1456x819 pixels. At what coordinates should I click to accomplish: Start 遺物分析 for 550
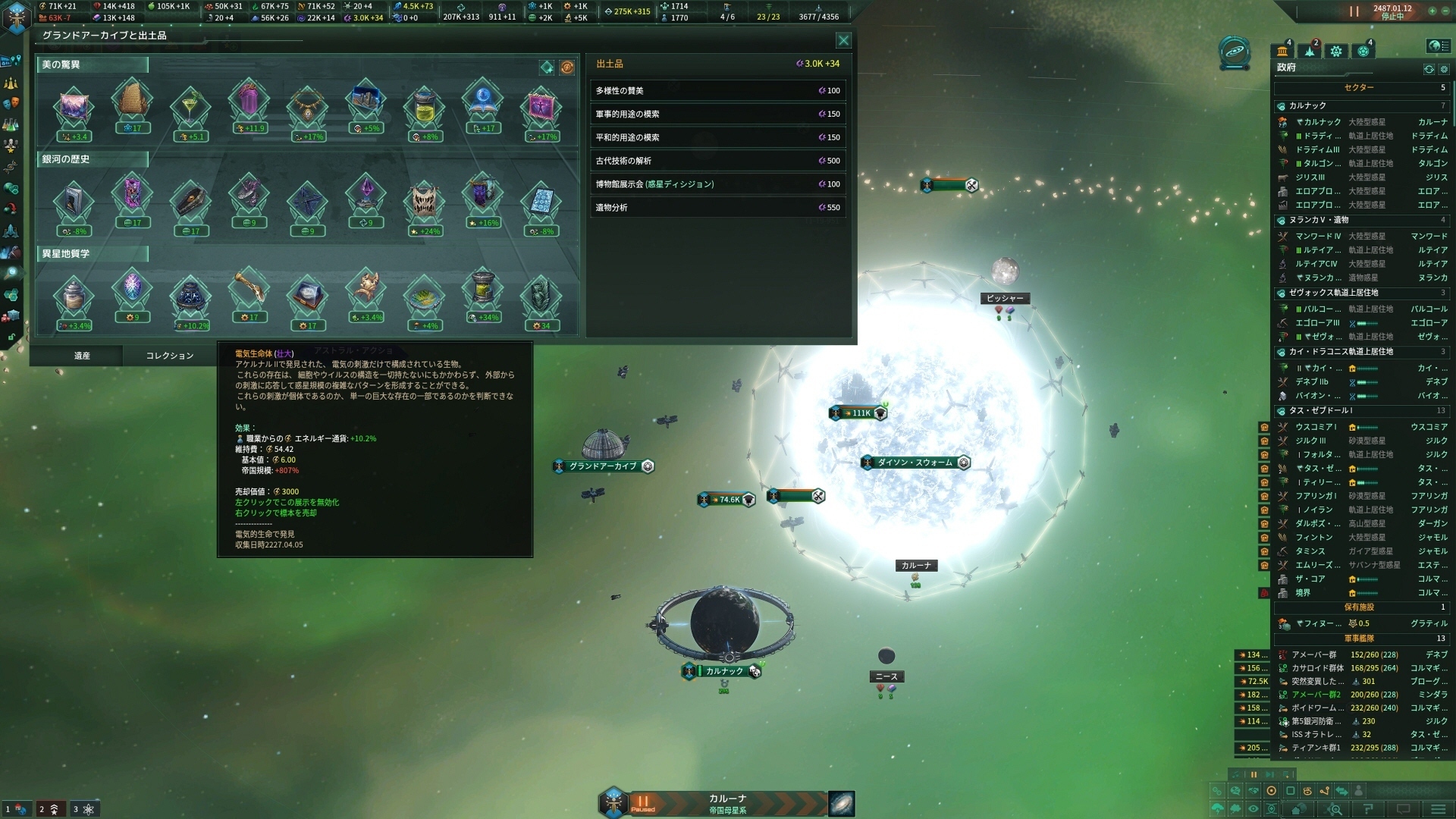(x=717, y=208)
